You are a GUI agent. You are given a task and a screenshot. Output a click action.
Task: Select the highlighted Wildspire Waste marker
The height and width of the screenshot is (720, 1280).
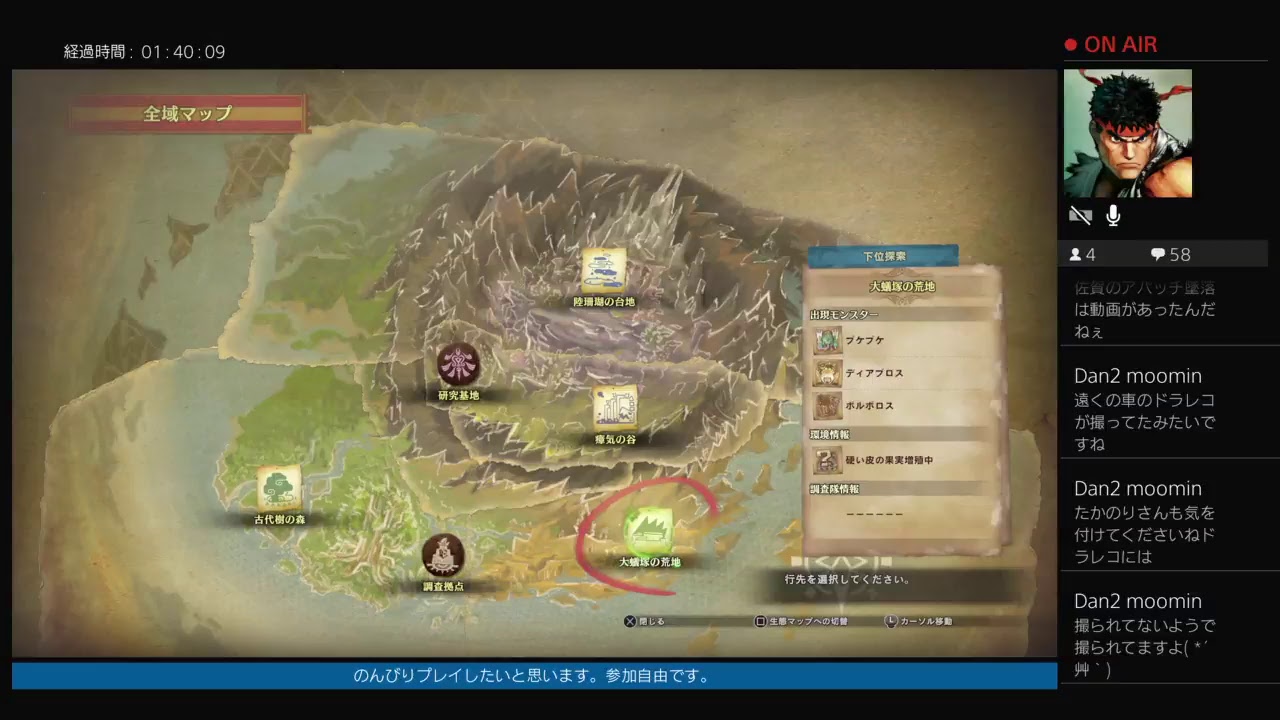tap(648, 530)
